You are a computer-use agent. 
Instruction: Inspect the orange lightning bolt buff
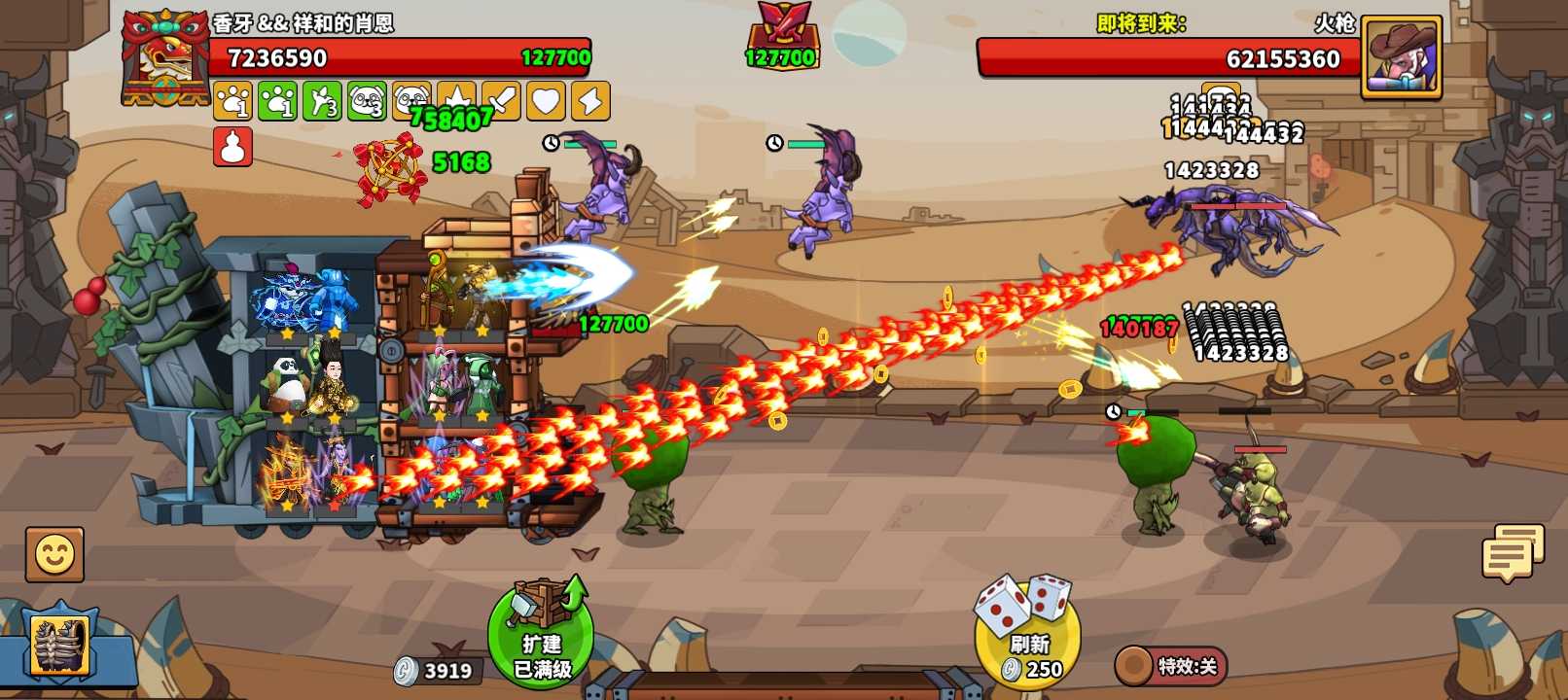(590, 101)
